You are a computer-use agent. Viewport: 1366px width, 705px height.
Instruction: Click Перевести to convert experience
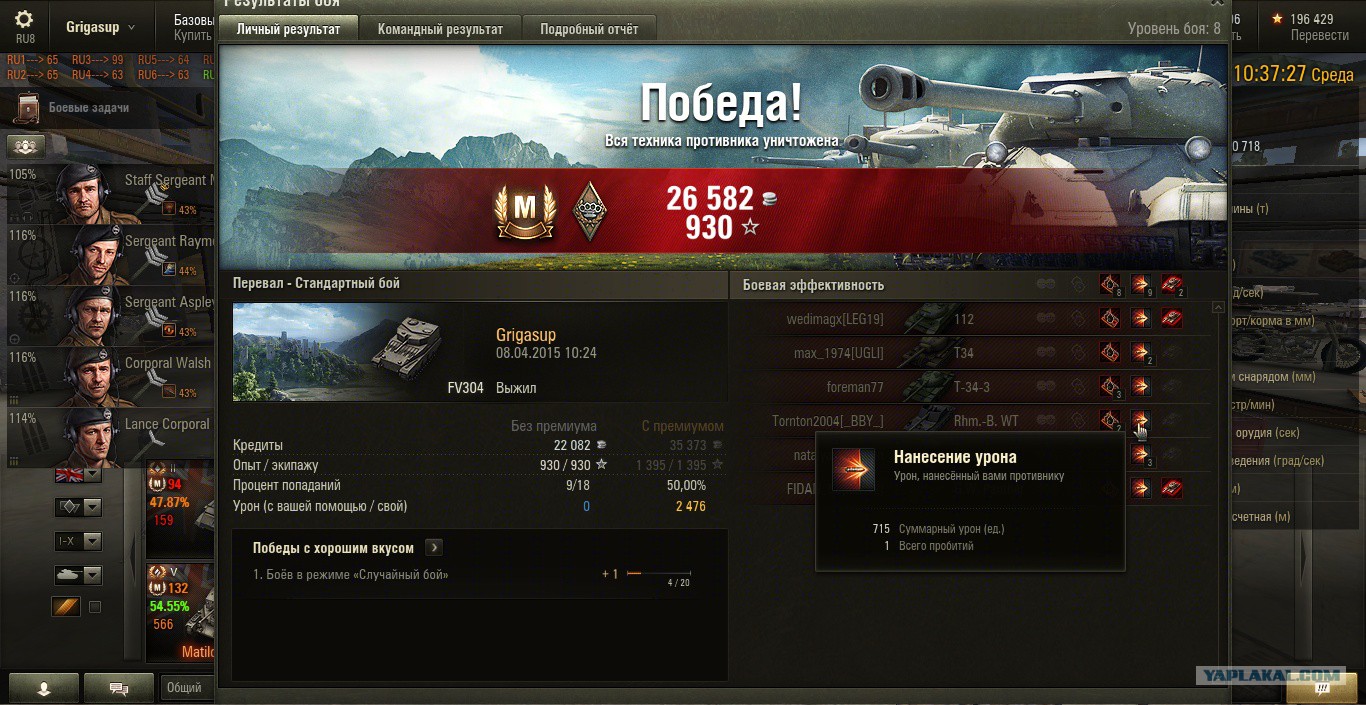(x=1319, y=35)
